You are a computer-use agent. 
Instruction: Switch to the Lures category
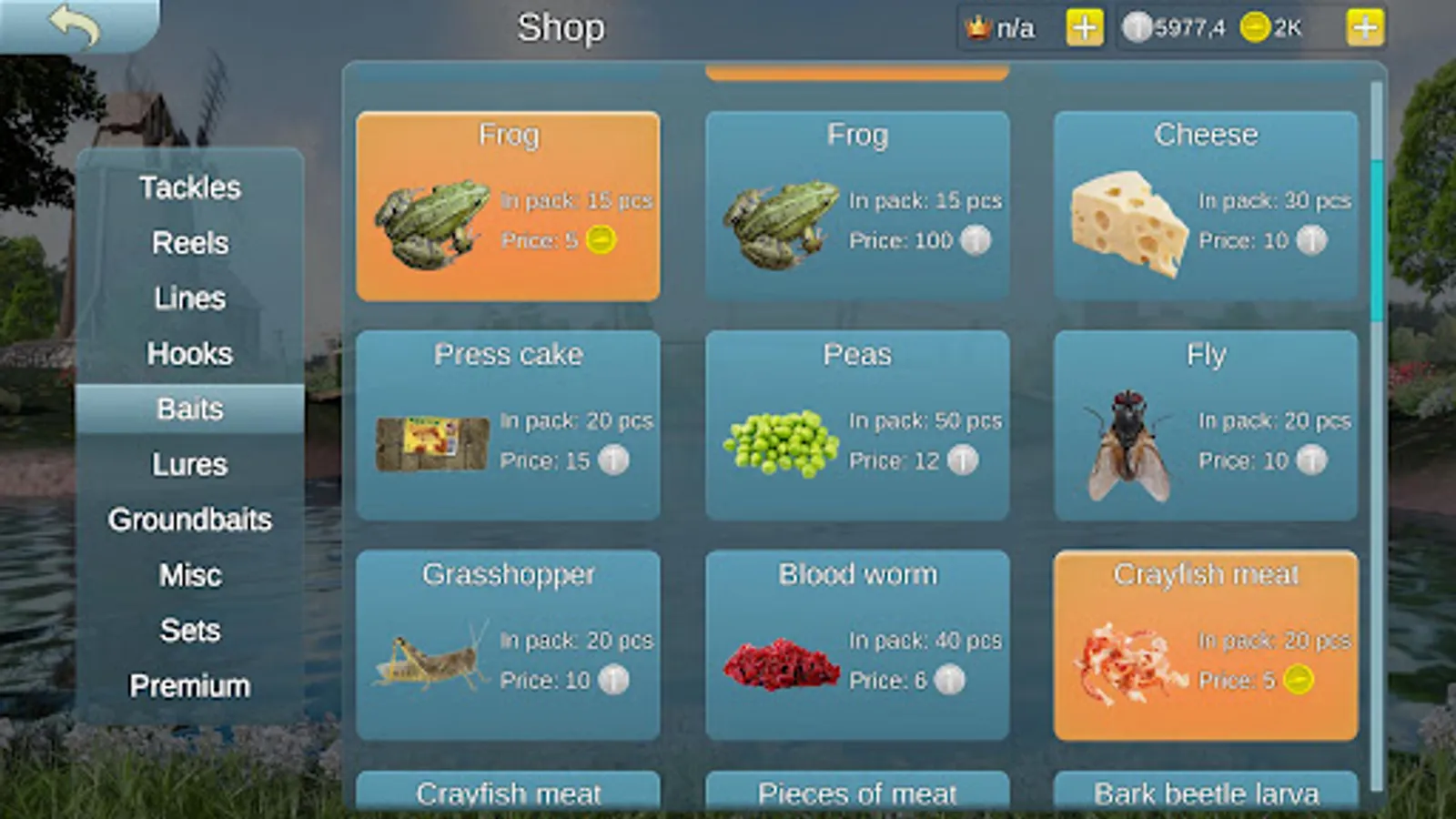pyautogui.click(x=189, y=464)
